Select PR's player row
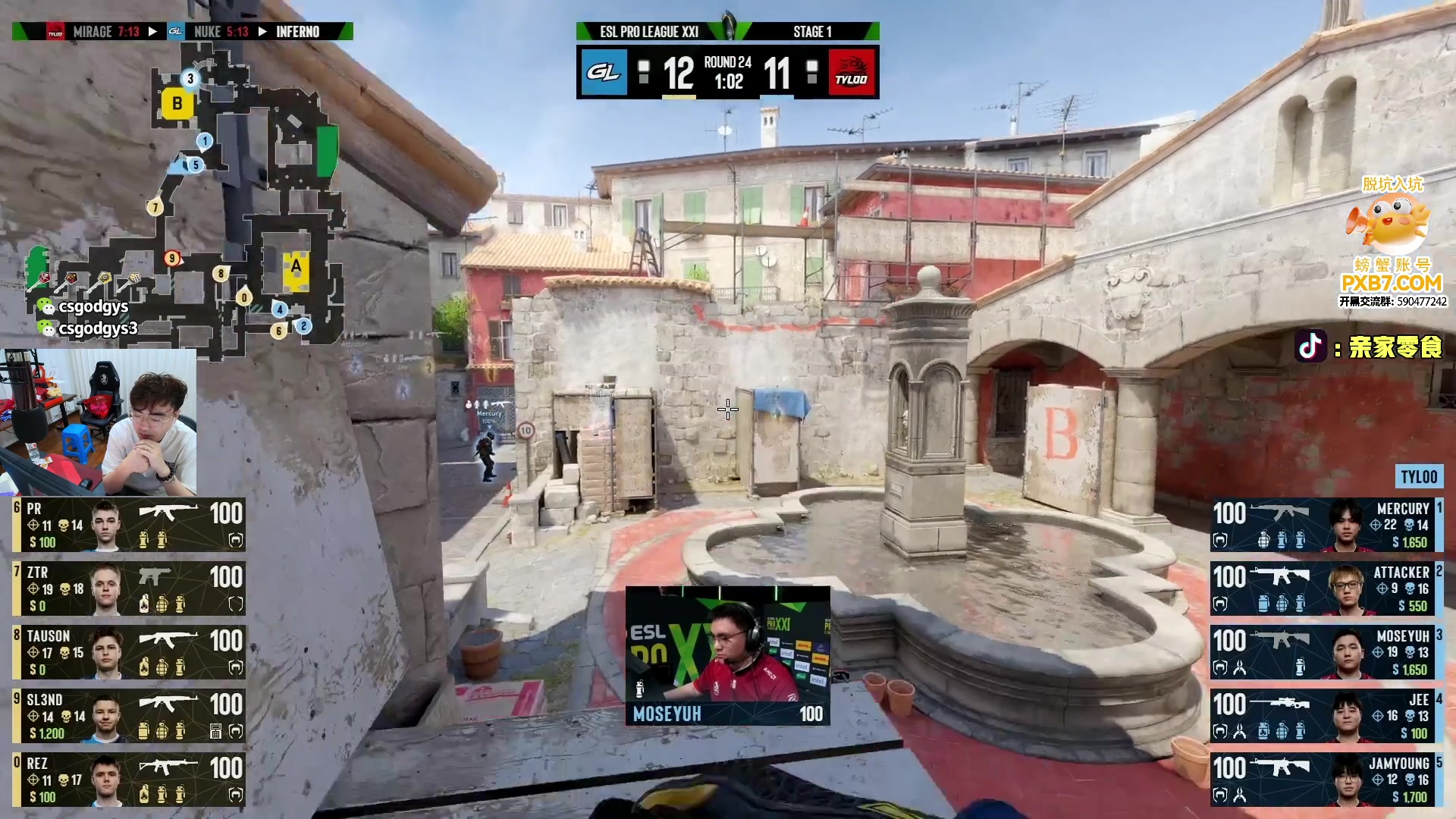1456x819 pixels. coord(129,524)
